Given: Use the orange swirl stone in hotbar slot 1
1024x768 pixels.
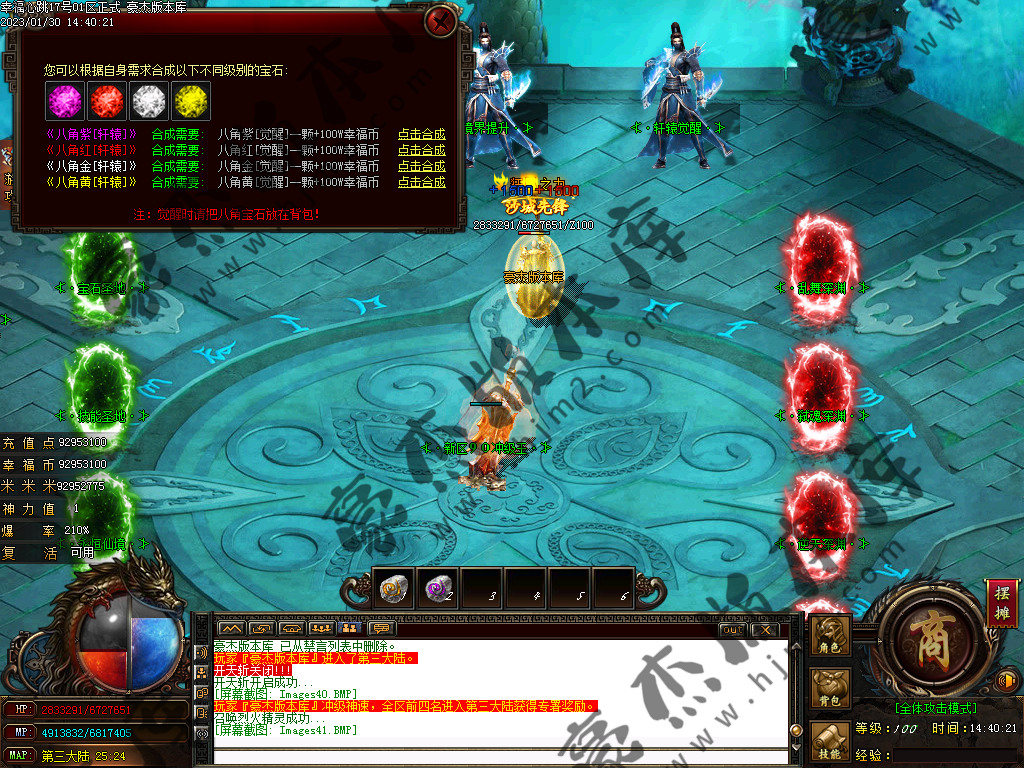Looking at the screenshot, I should point(393,589).
